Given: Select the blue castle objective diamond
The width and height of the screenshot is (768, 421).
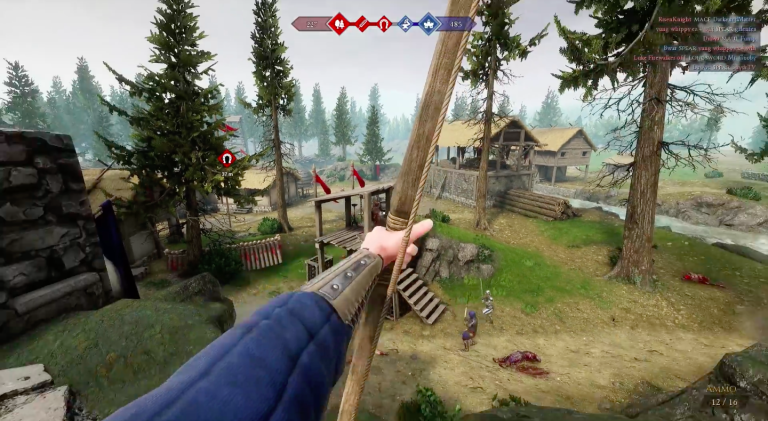Looking at the screenshot, I should [x=428, y=23].
